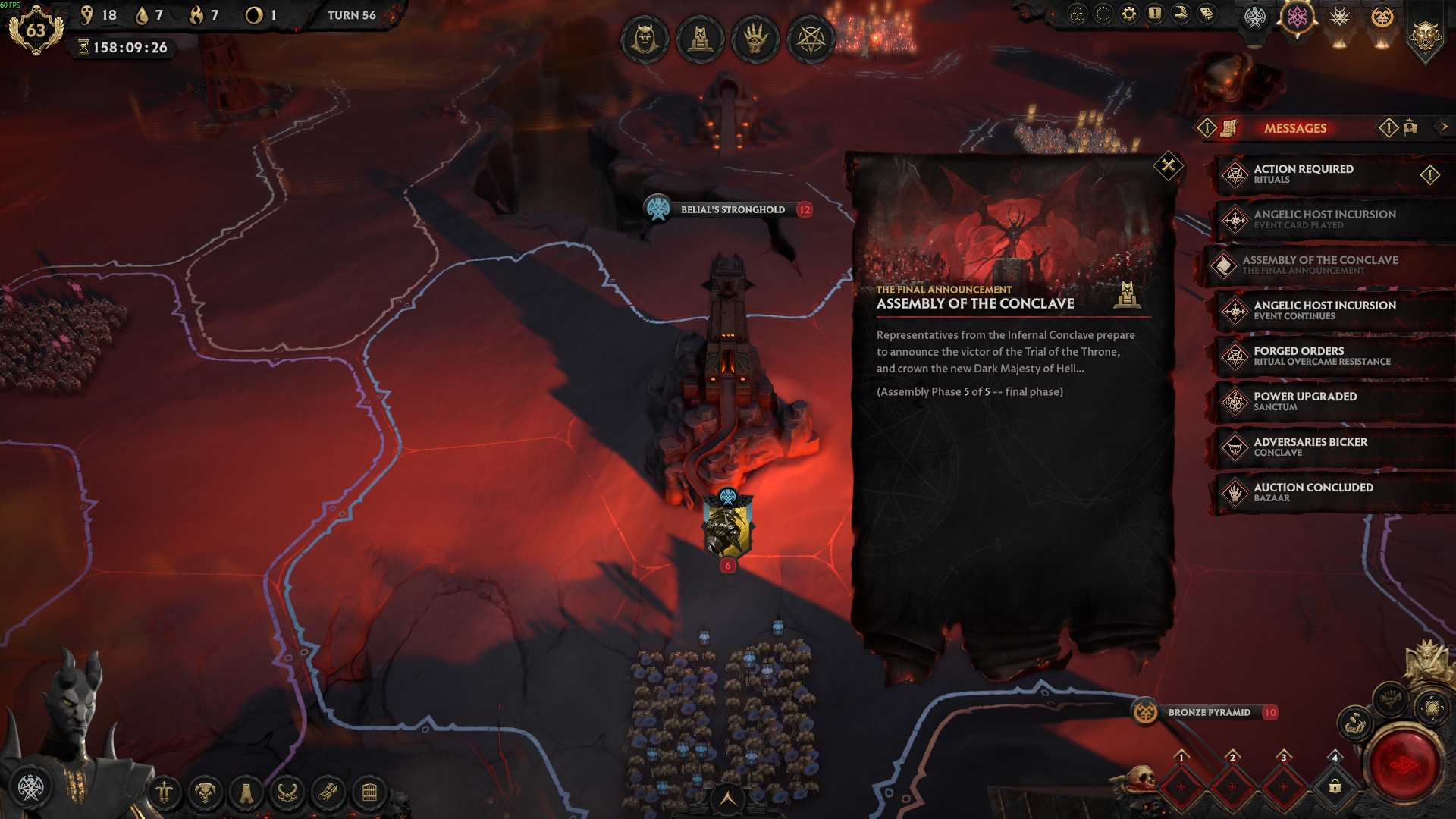This screenshot has height=819, width=1456.
Task: Open the gear settings icon
Action: (x=1129, y=14)
